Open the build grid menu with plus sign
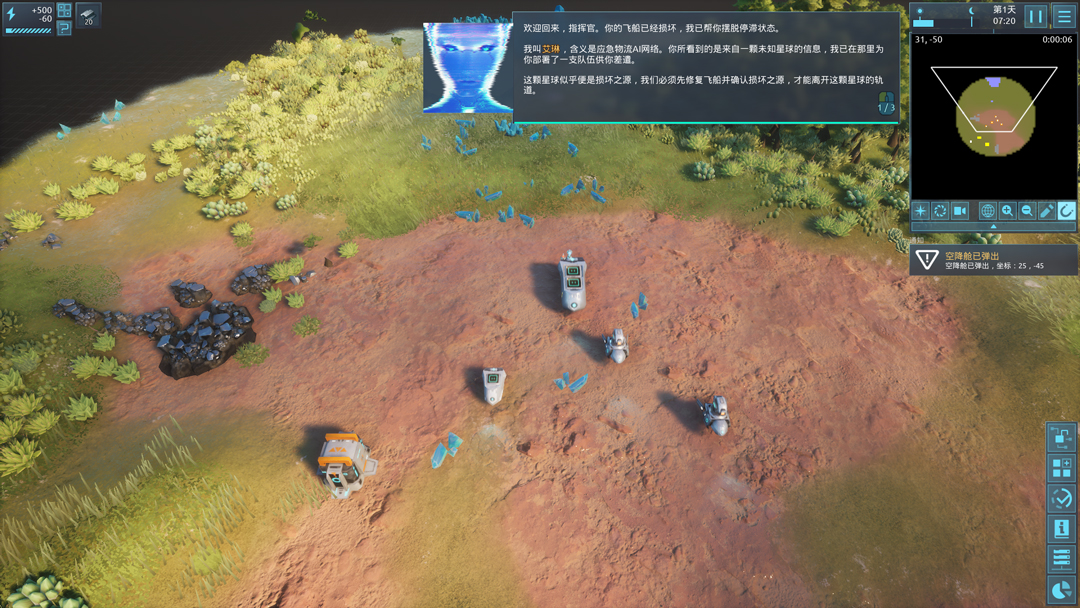Screen dimensions: 1080x608 point(1061,468)
